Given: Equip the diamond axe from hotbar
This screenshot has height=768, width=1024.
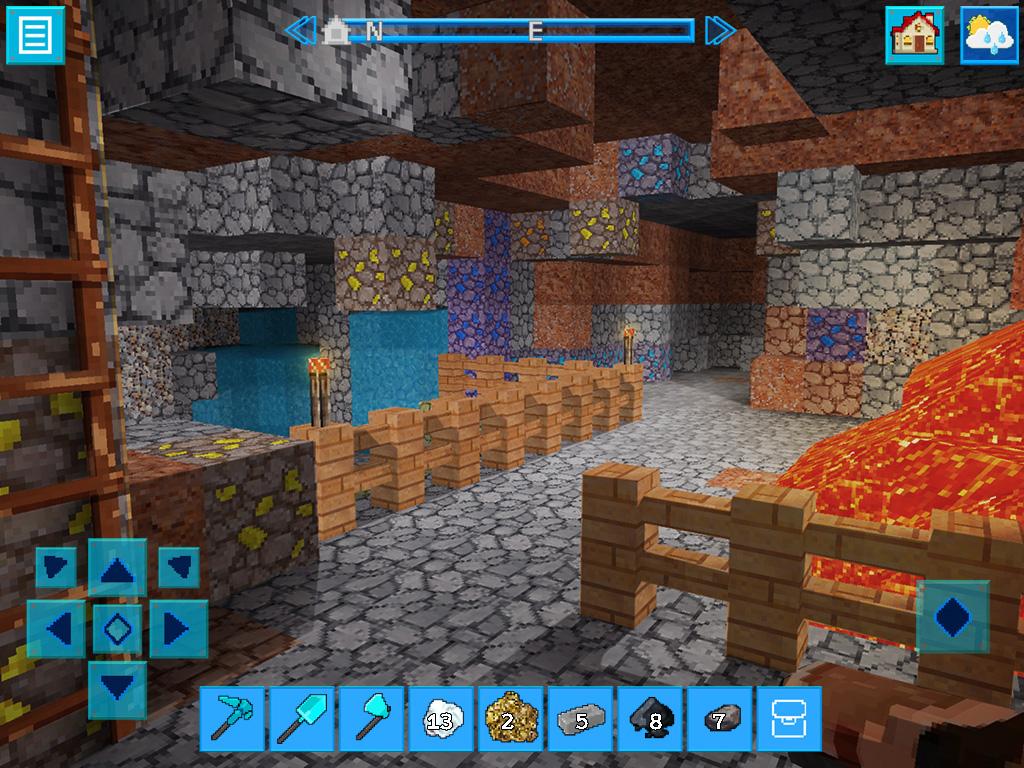Looking at the screenshot, I should pyautogui.click(x=371, y=718).
